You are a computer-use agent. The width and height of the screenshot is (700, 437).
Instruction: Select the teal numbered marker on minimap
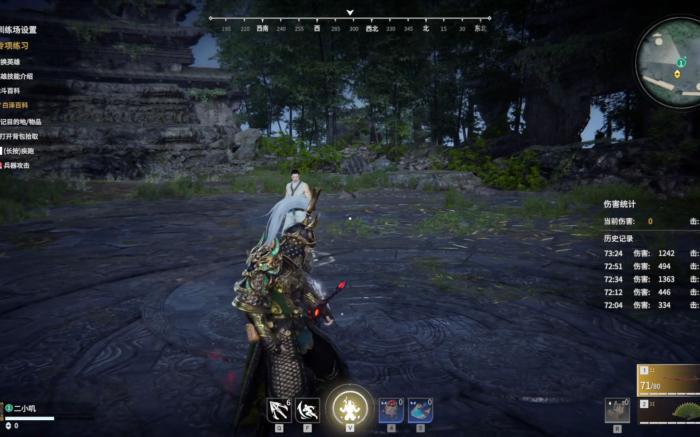point(682,62)
